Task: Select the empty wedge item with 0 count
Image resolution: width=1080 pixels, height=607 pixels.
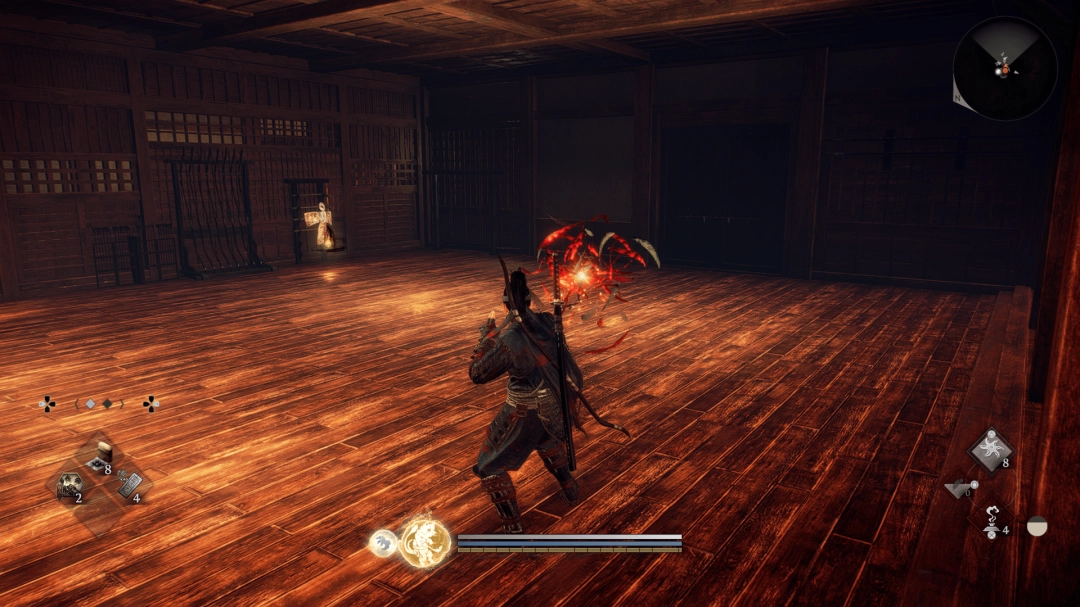Action: click(960, 489)
